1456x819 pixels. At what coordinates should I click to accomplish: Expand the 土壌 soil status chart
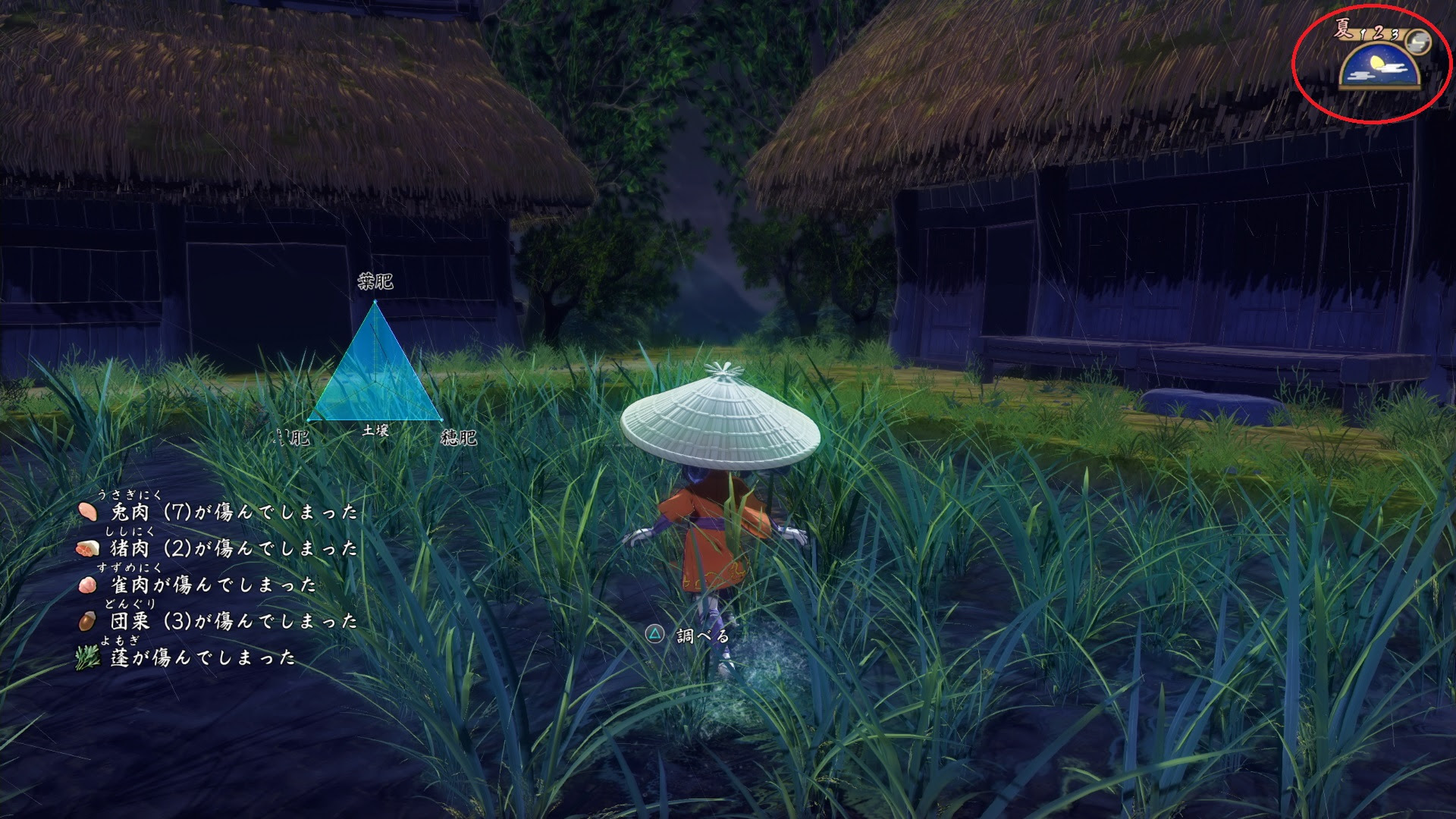(375, 429)
